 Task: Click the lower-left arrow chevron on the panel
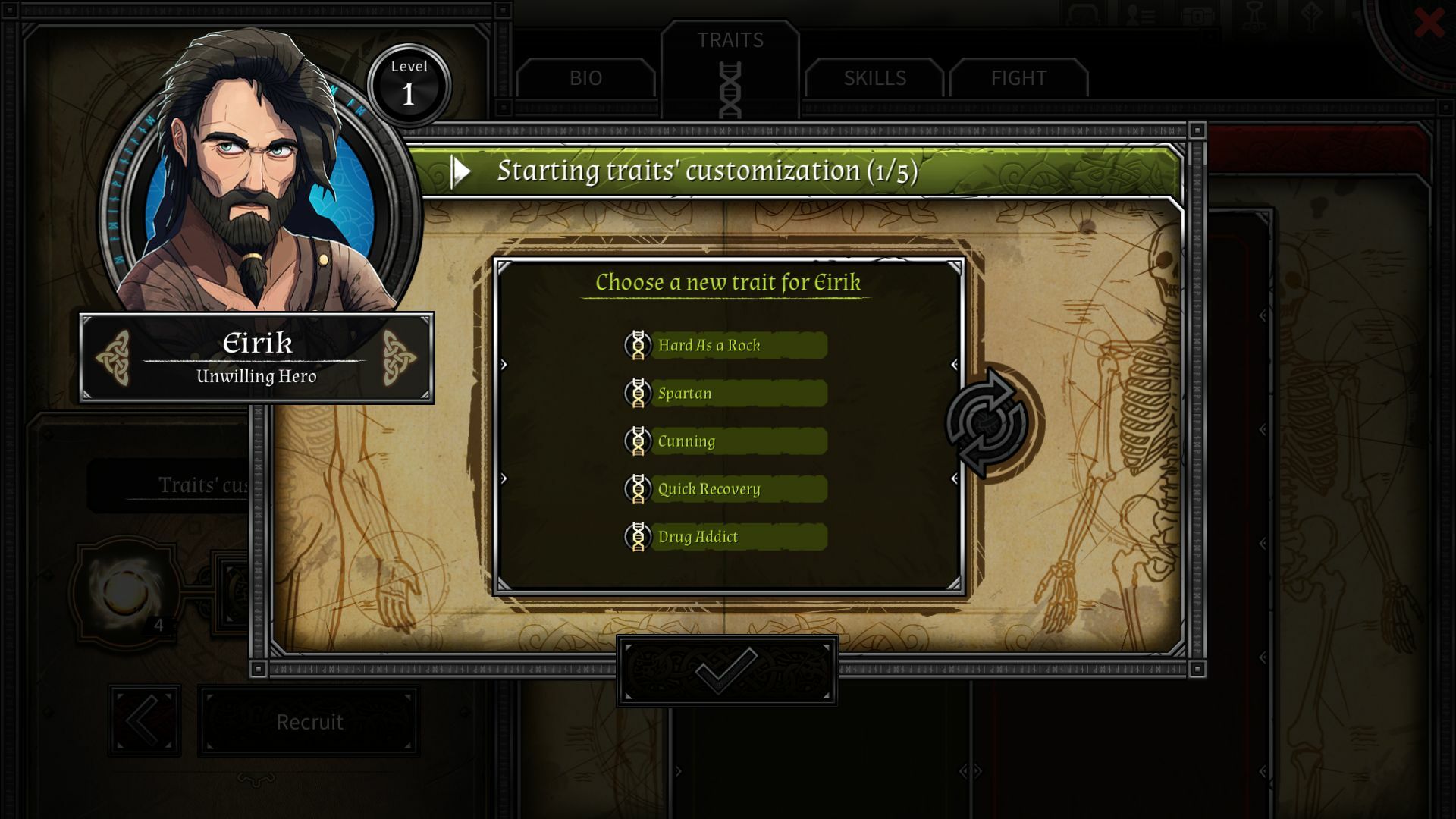click(503, 479)
